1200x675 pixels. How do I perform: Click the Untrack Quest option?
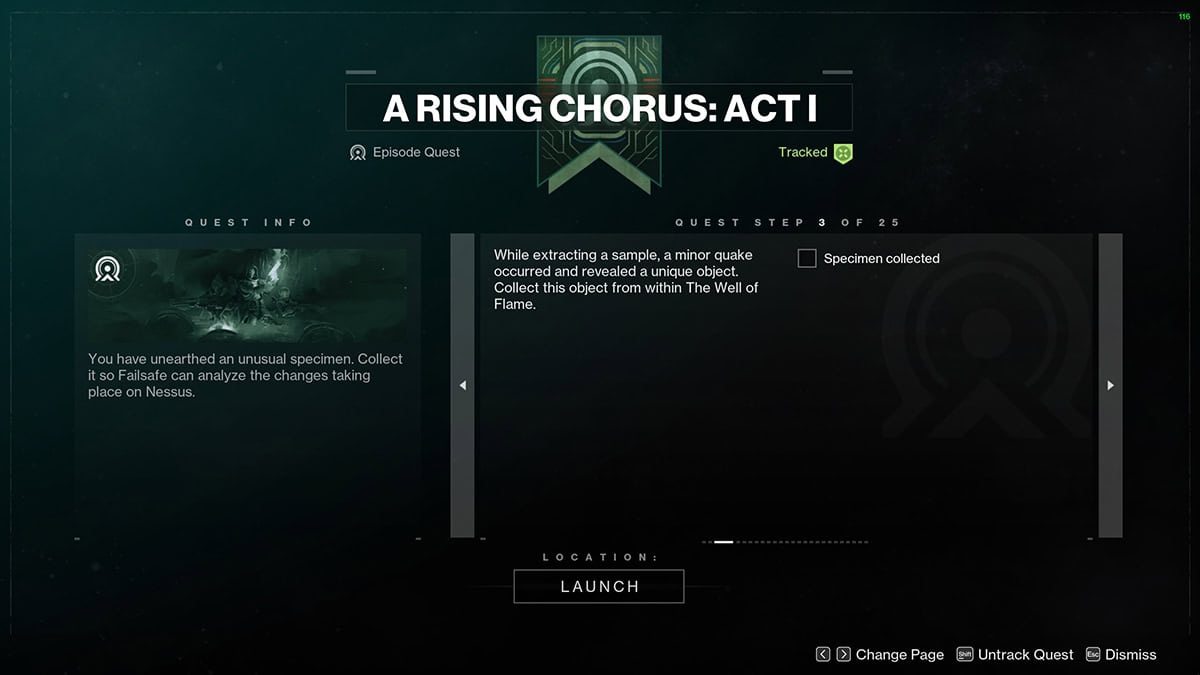coord(1015,655)
